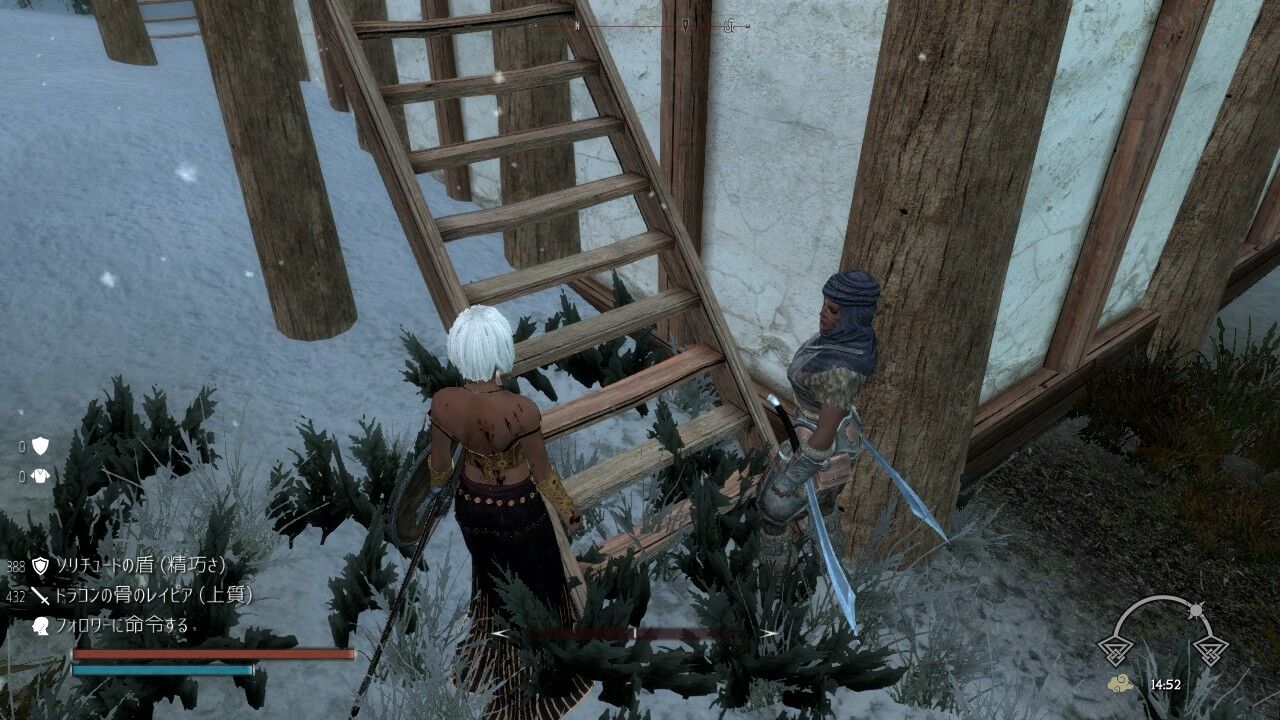Click the follower command head icon
Image resolution: width=1280 pixels, height=720 pixels.
41,624
